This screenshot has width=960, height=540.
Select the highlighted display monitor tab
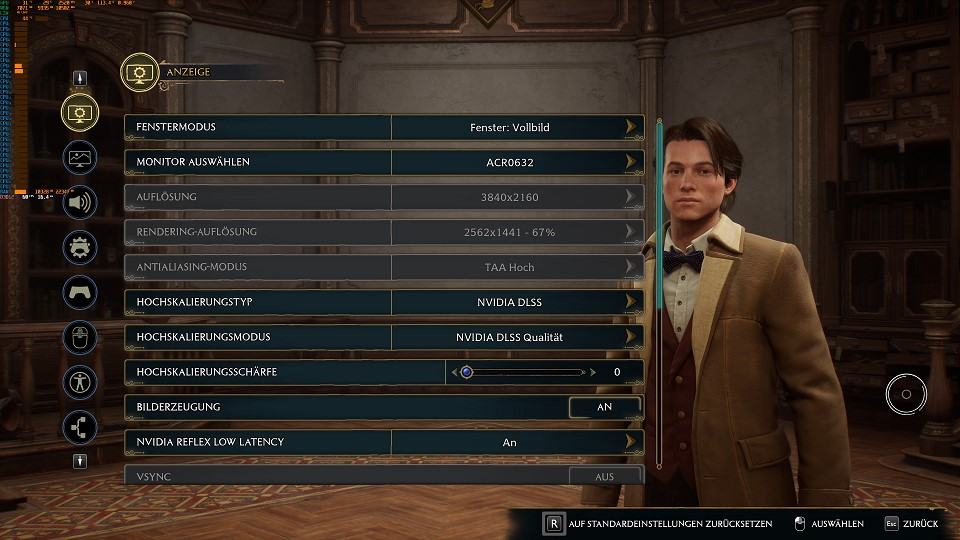click(80, 112)
